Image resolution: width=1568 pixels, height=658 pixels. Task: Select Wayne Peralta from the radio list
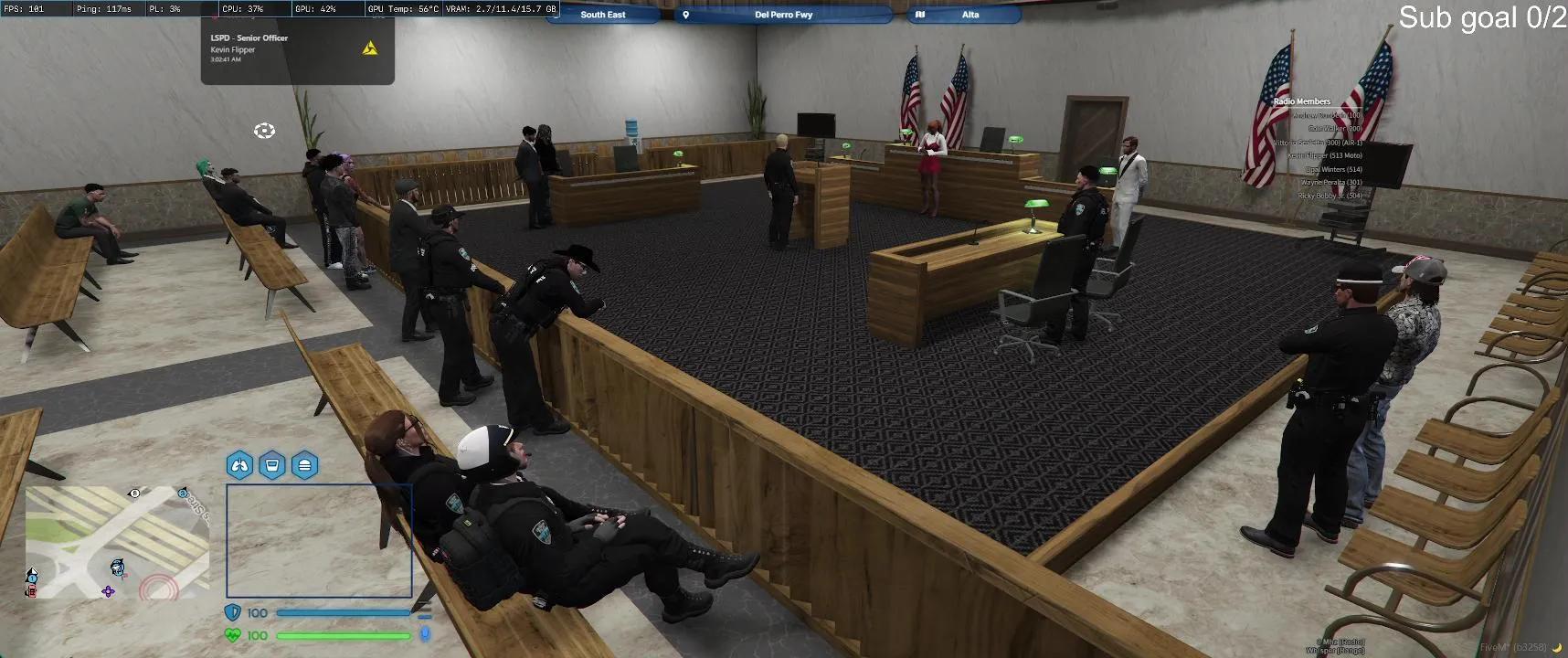tap(1330, 181)
